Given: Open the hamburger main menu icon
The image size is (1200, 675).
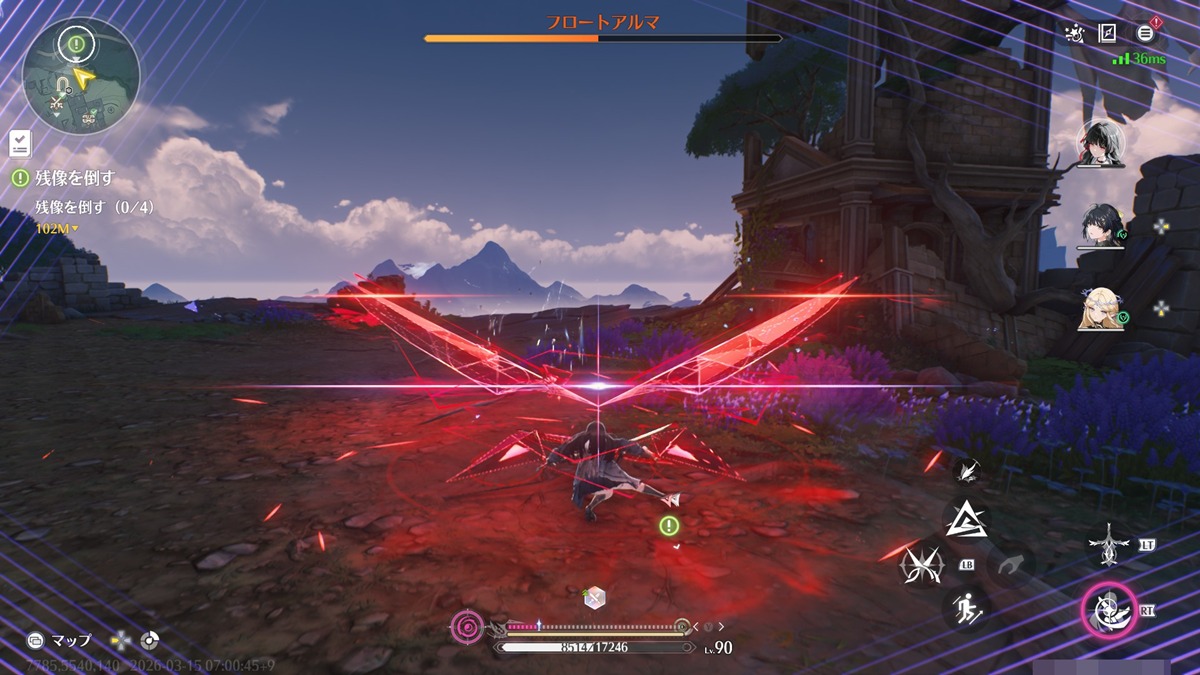Looking at the screenshot, I should click(1145, 33).
